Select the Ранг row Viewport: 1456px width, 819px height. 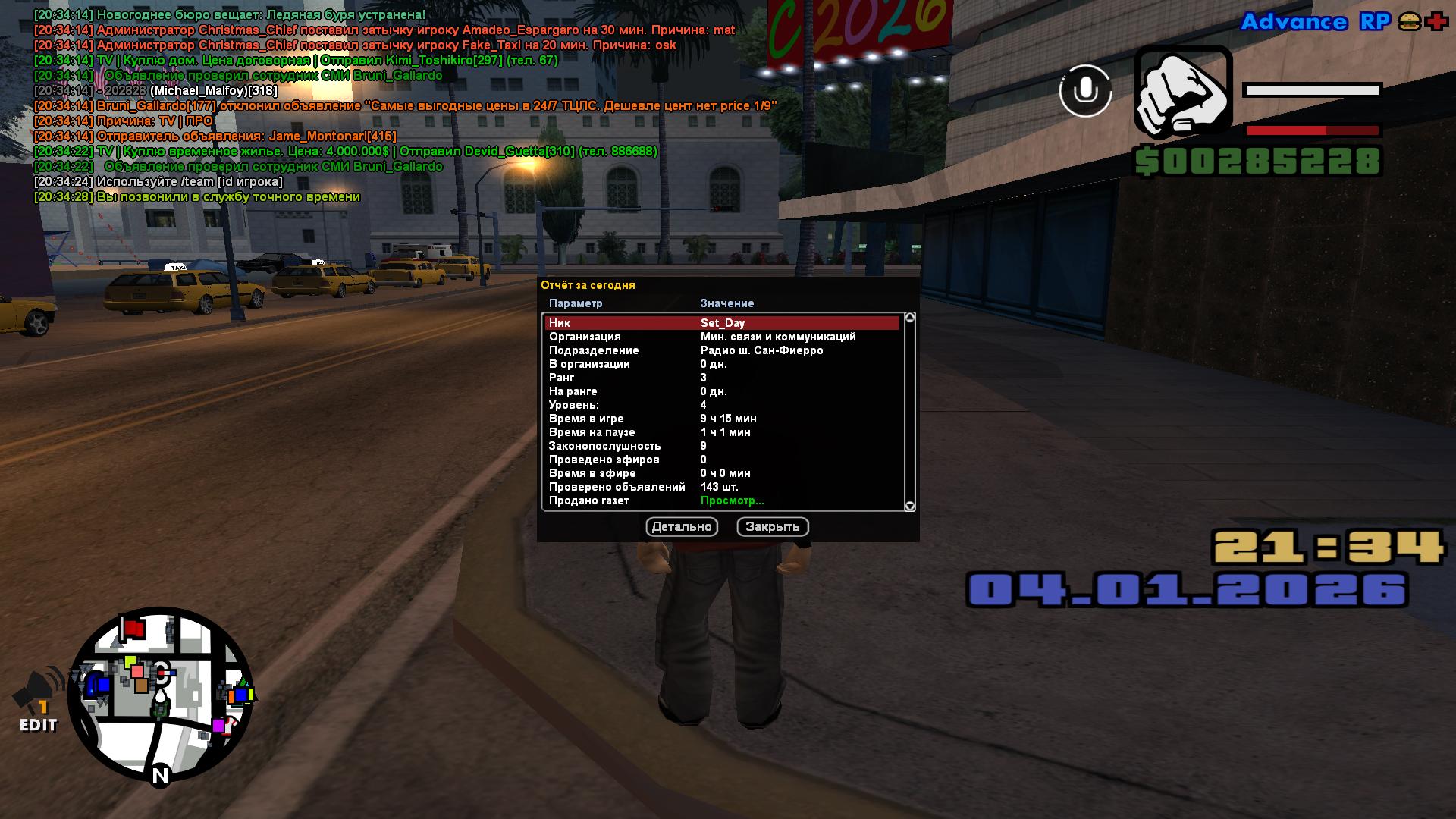coord(722,378)
